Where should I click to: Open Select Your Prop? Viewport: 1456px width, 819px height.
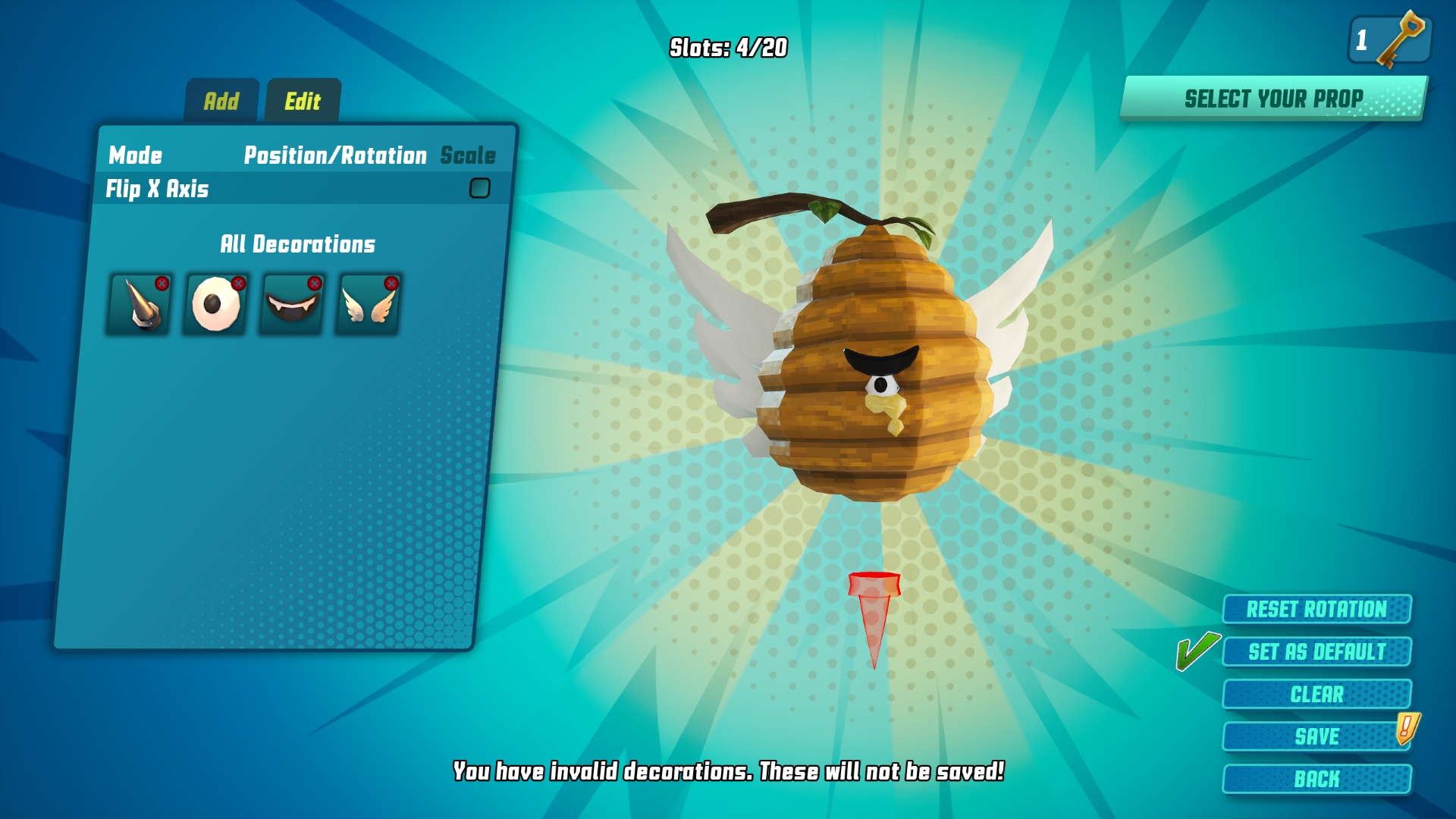point(1273,99)
